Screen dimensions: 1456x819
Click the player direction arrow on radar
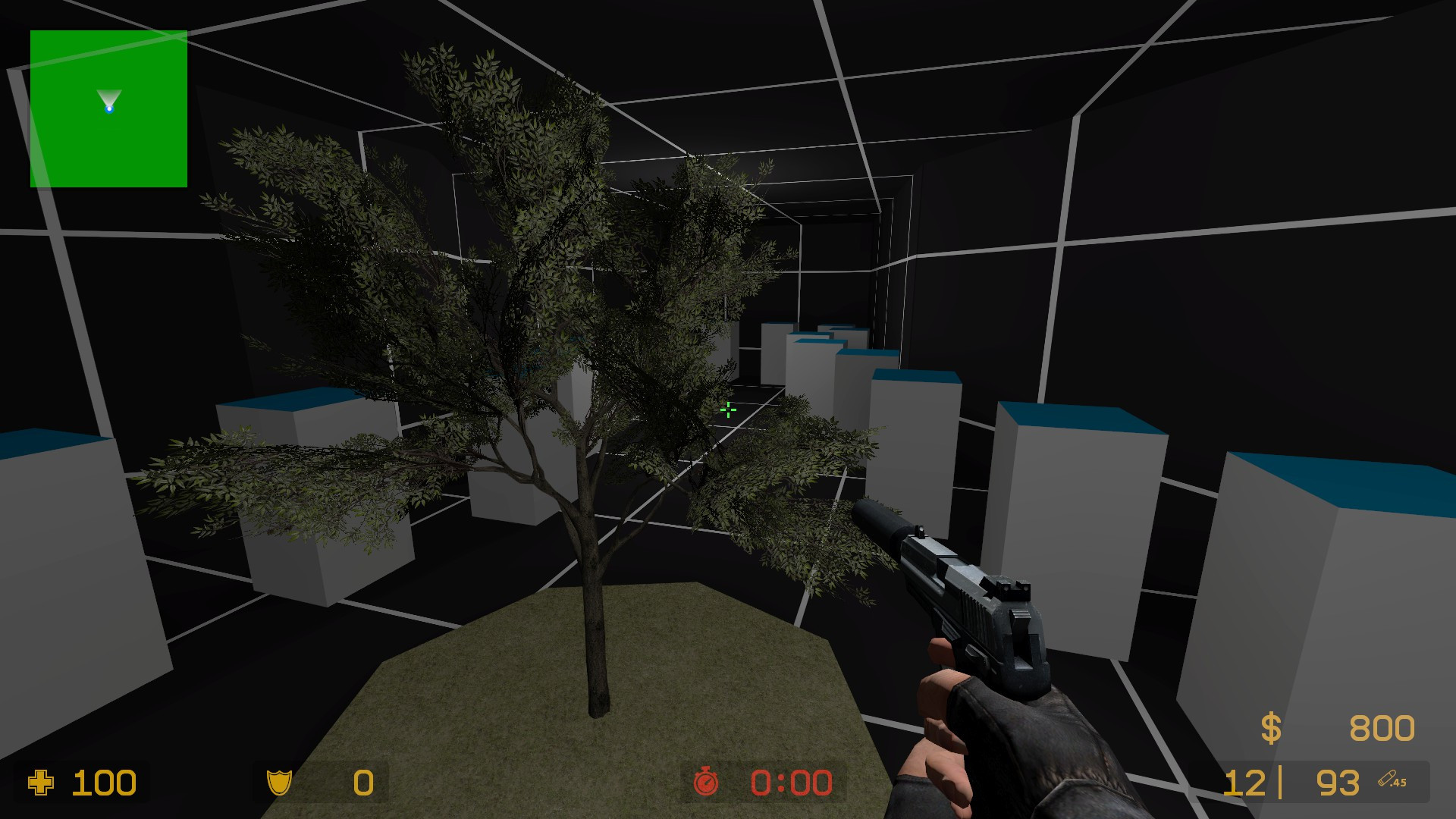point(108,97)
